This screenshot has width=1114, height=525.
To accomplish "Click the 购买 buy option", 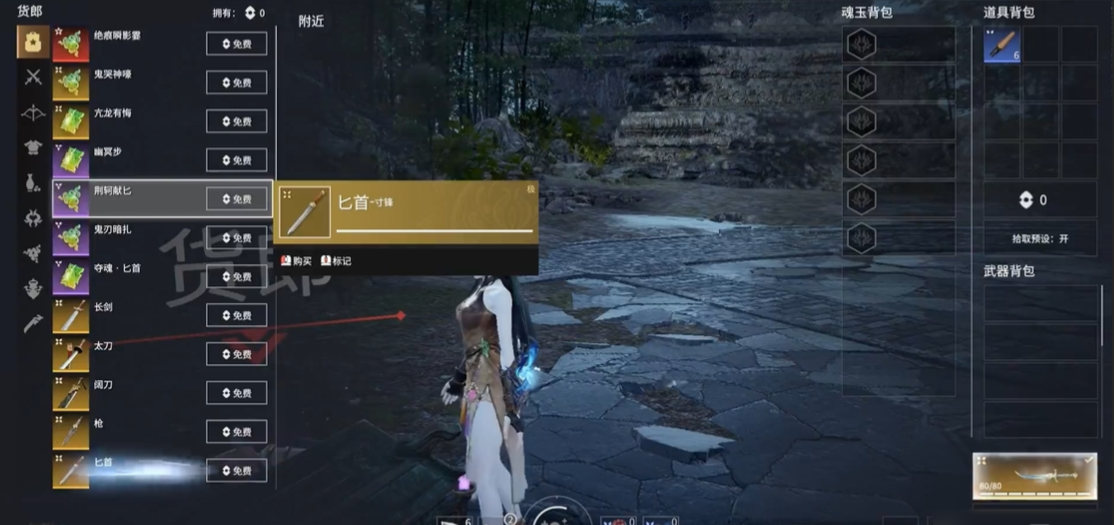I will [296, 261].
